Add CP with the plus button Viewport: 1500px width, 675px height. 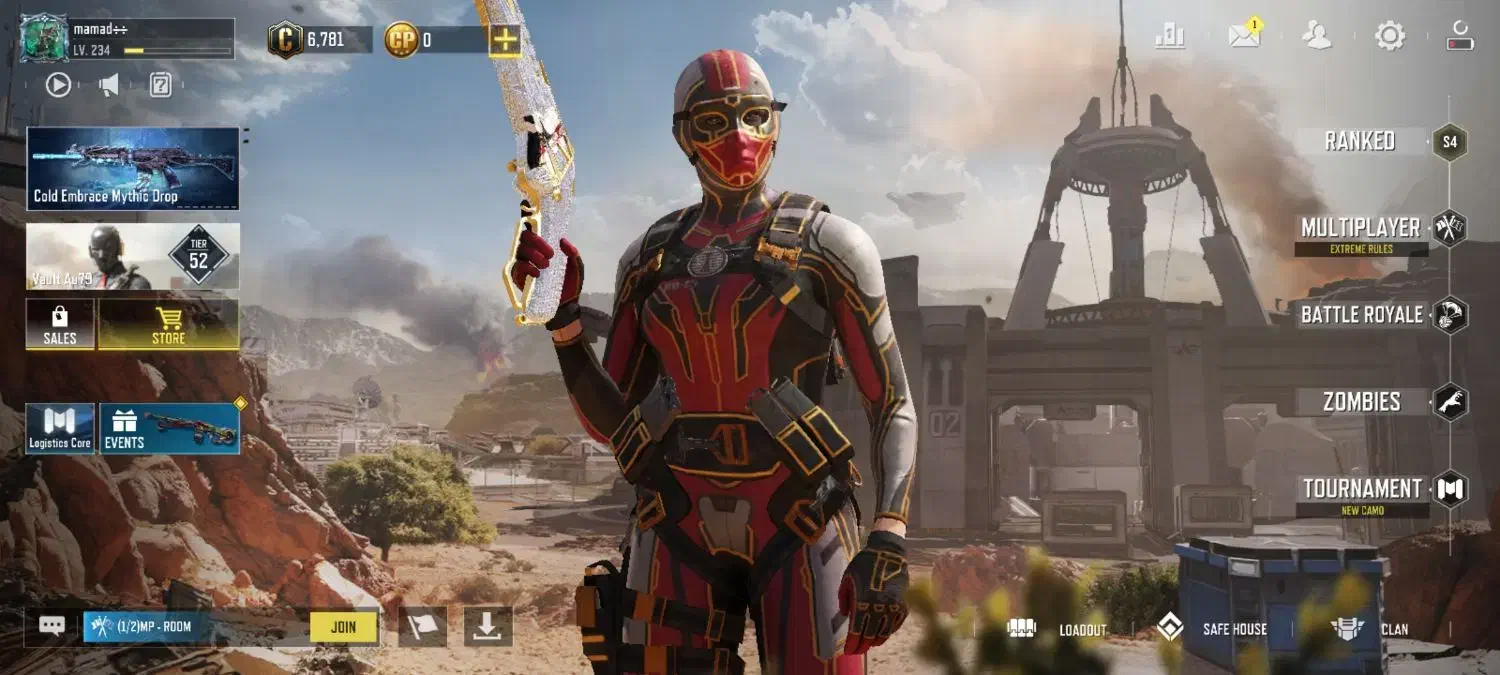point(504,40)
